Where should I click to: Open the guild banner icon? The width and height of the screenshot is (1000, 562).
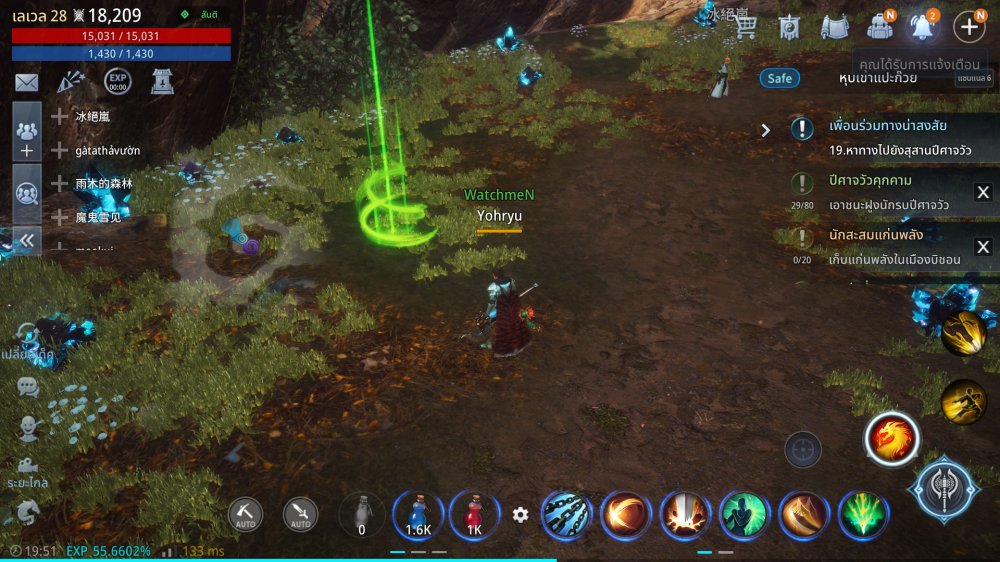790,27
